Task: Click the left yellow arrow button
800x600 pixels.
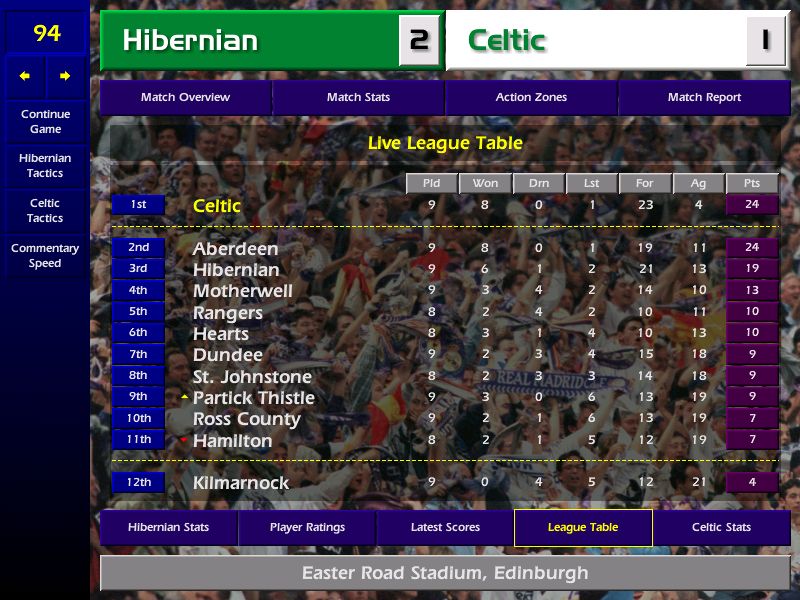Action: coord(25,76)
